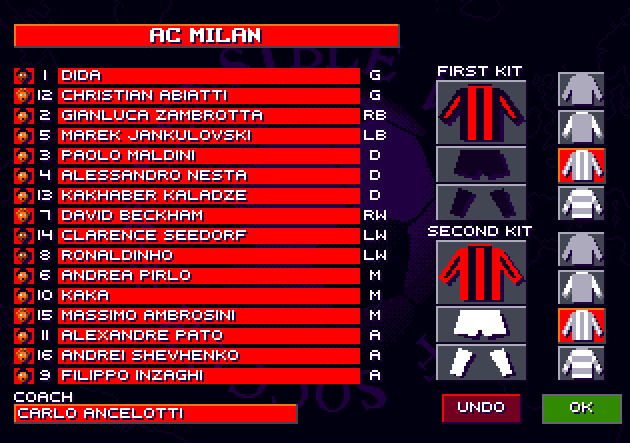This screenshot has height=443, width=630.
Task: Select the second kit white shorts
Action: click(x=481, y=323)
